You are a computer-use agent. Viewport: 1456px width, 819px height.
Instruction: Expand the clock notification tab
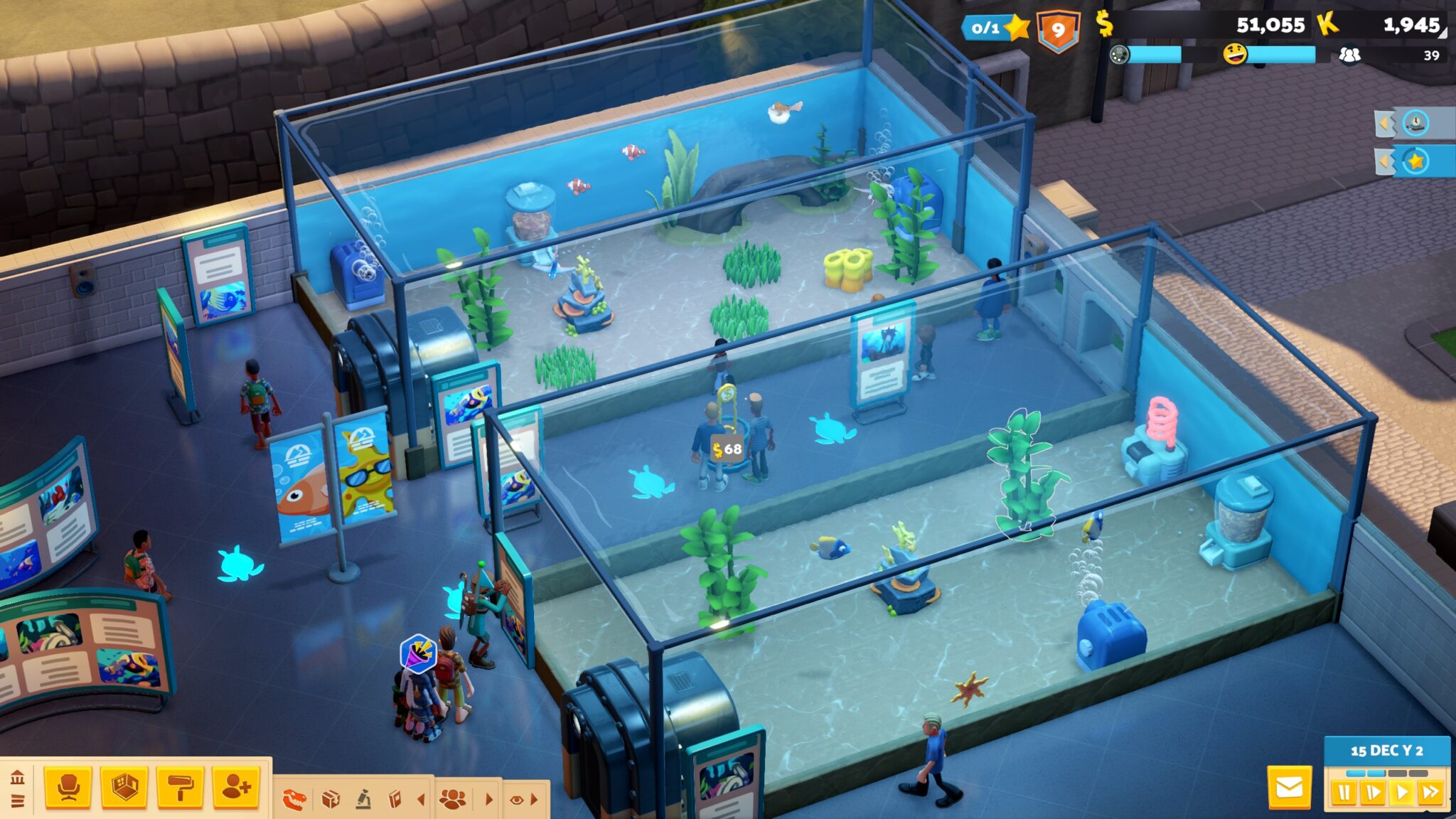click(x=1414, y=124)
